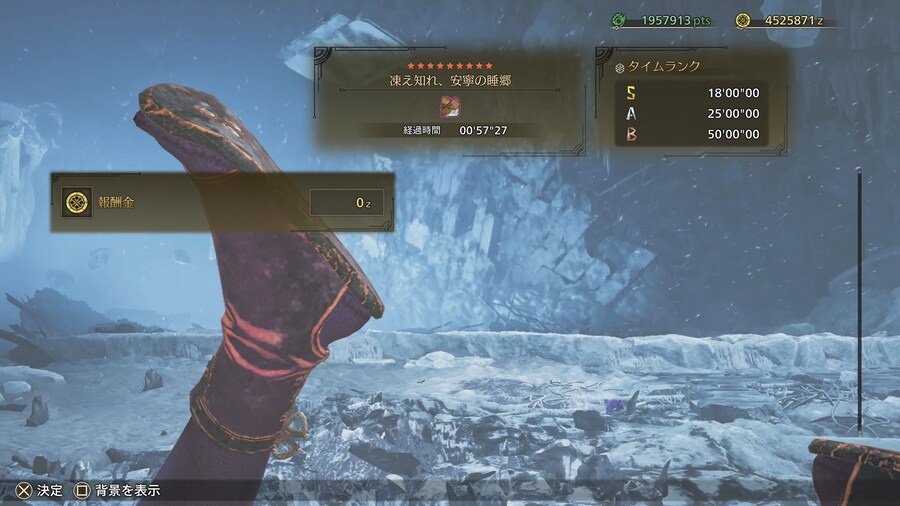The image size is (900, 506).
Task: Select the タイムランク time rank panel
Action: [x=692, y=101]
